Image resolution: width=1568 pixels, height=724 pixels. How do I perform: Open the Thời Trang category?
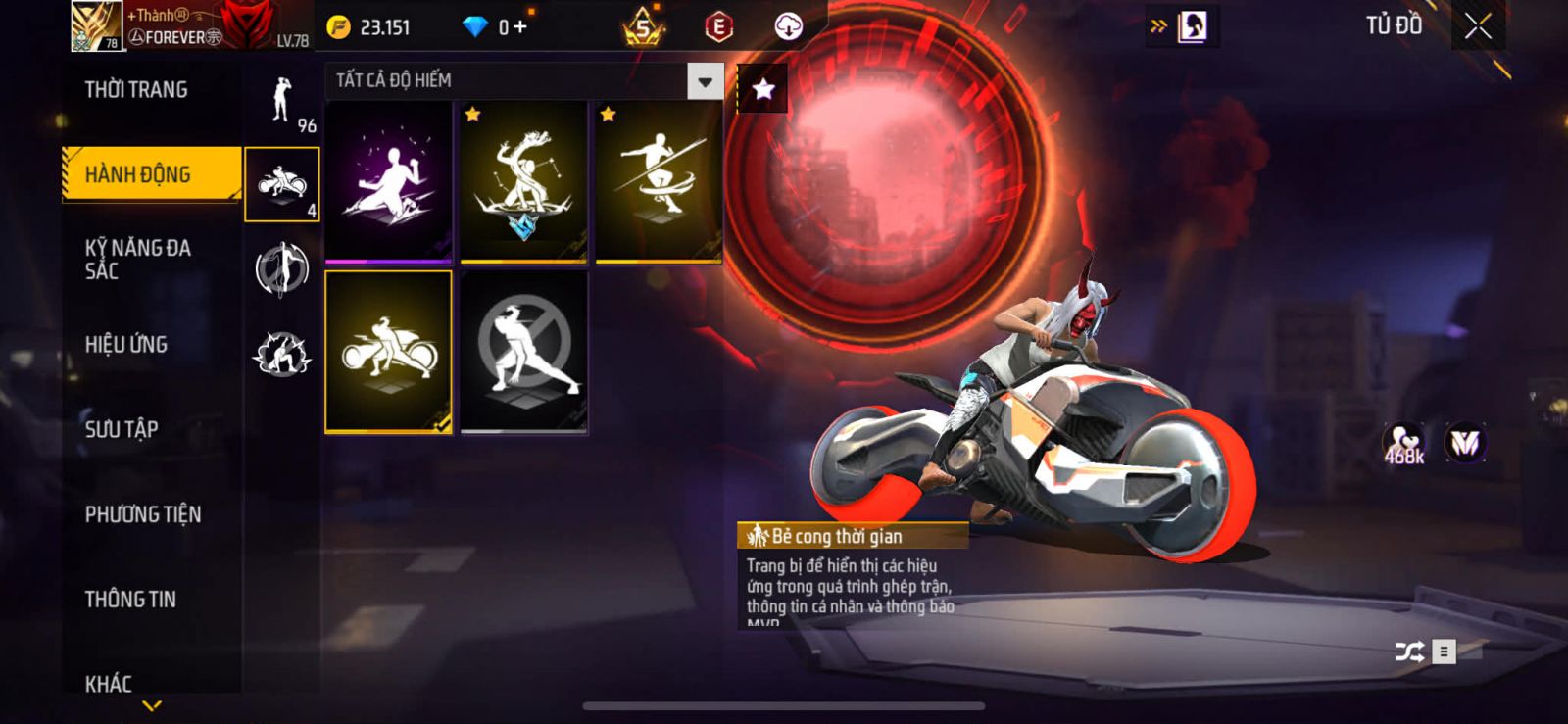tap(136, 90)
